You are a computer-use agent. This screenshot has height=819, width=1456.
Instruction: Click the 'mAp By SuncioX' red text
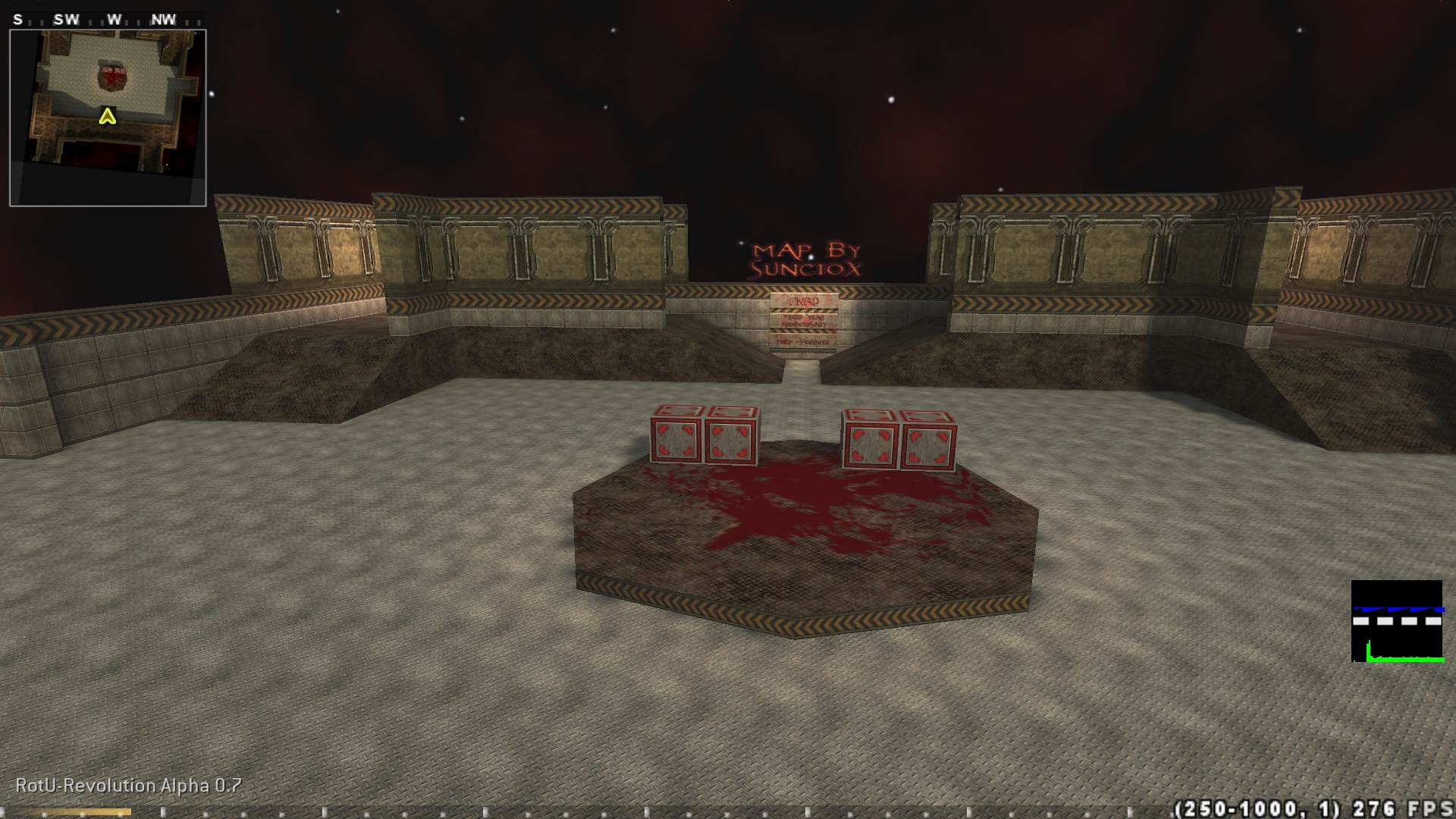click(x=806, y=259)
